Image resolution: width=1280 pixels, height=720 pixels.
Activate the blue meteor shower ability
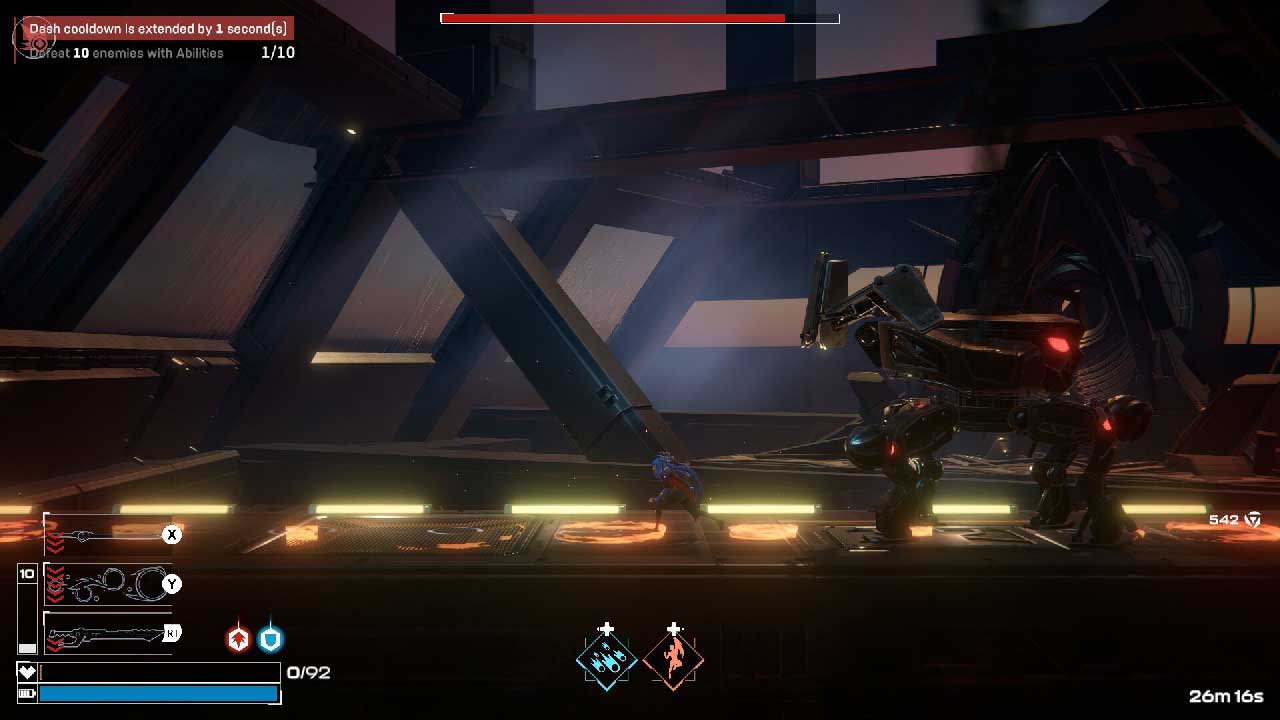click(x=606, y=660)
